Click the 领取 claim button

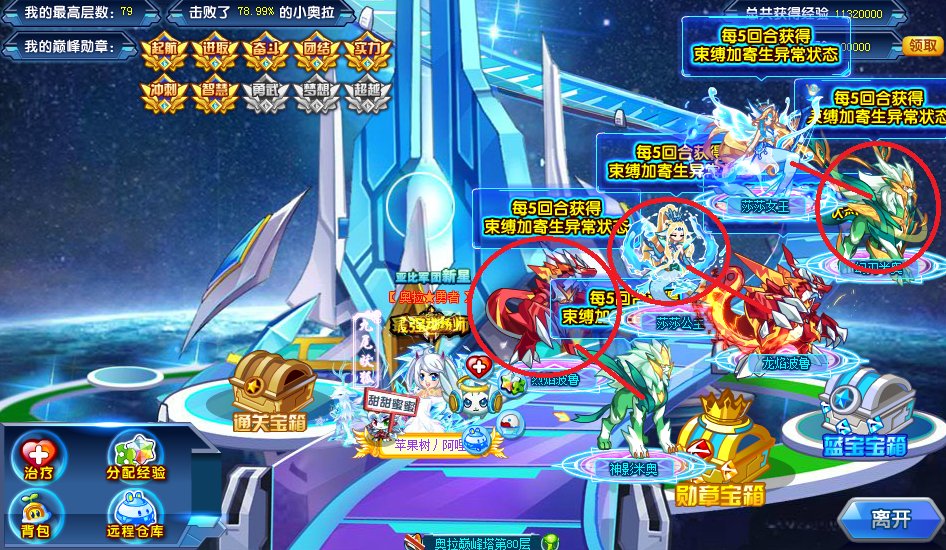point(920,46)
